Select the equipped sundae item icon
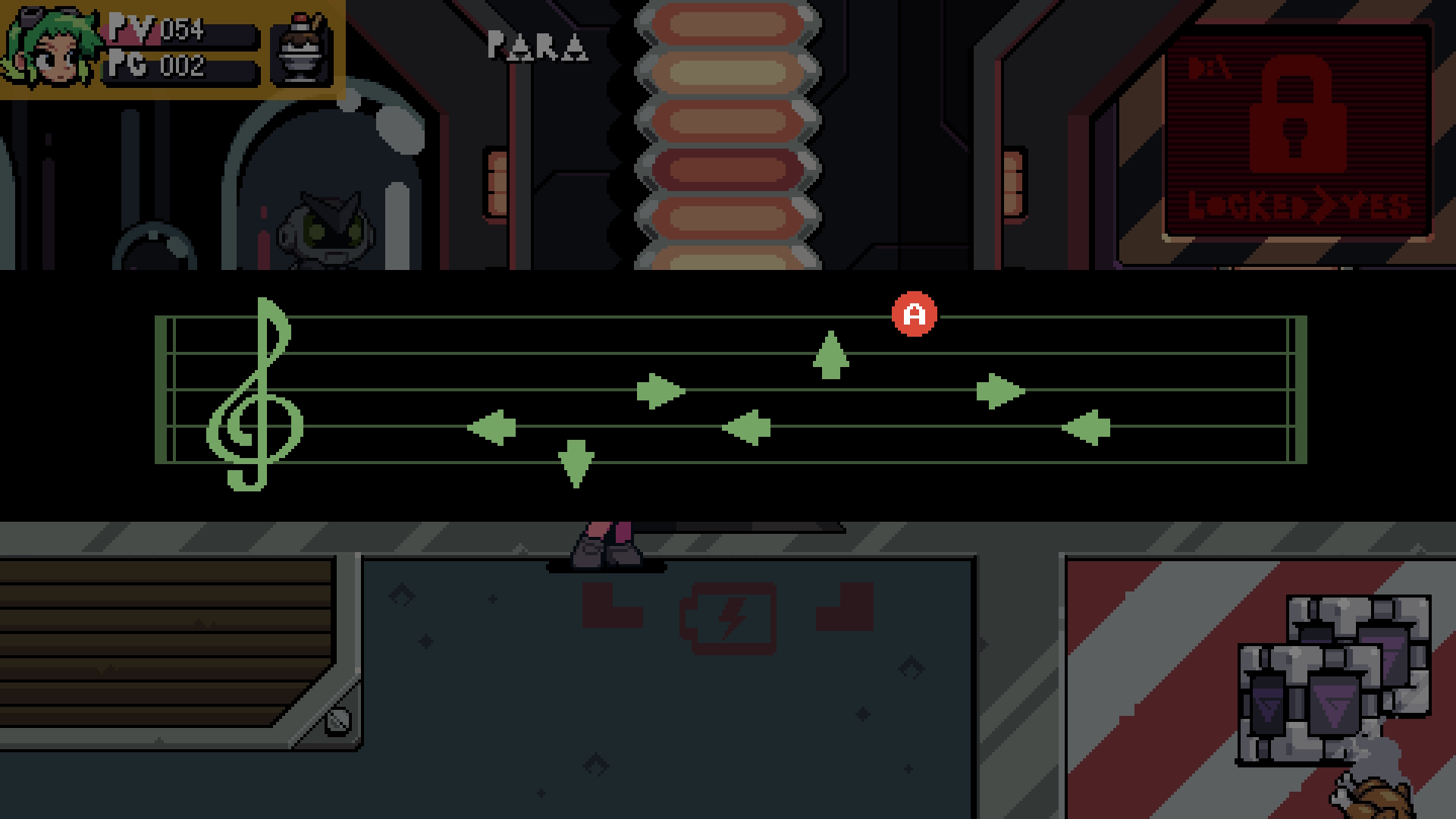This screenshot has width=1456, height=819. (x=302, y=50)
